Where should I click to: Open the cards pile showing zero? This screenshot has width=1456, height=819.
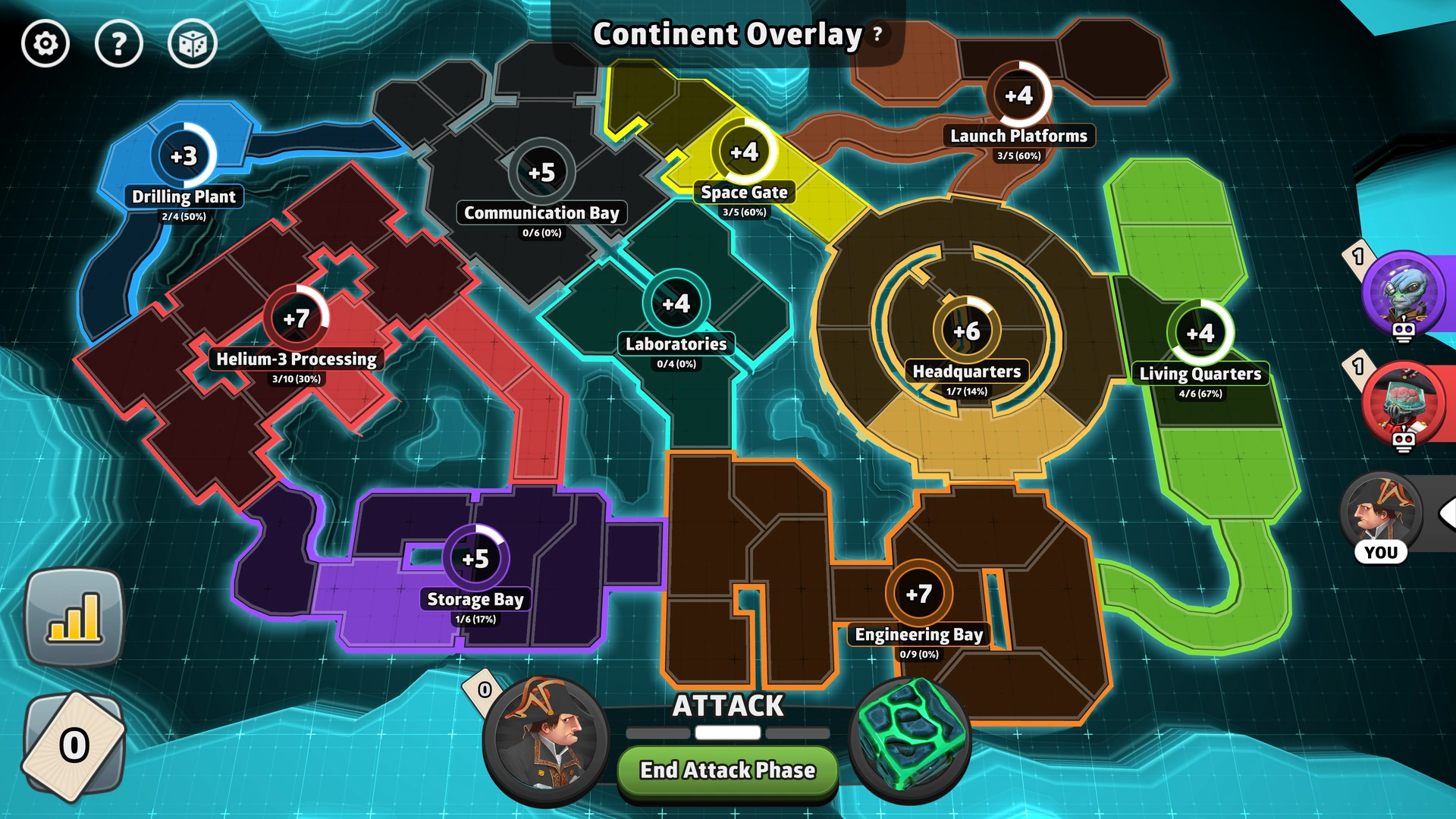tap(74, 746)
